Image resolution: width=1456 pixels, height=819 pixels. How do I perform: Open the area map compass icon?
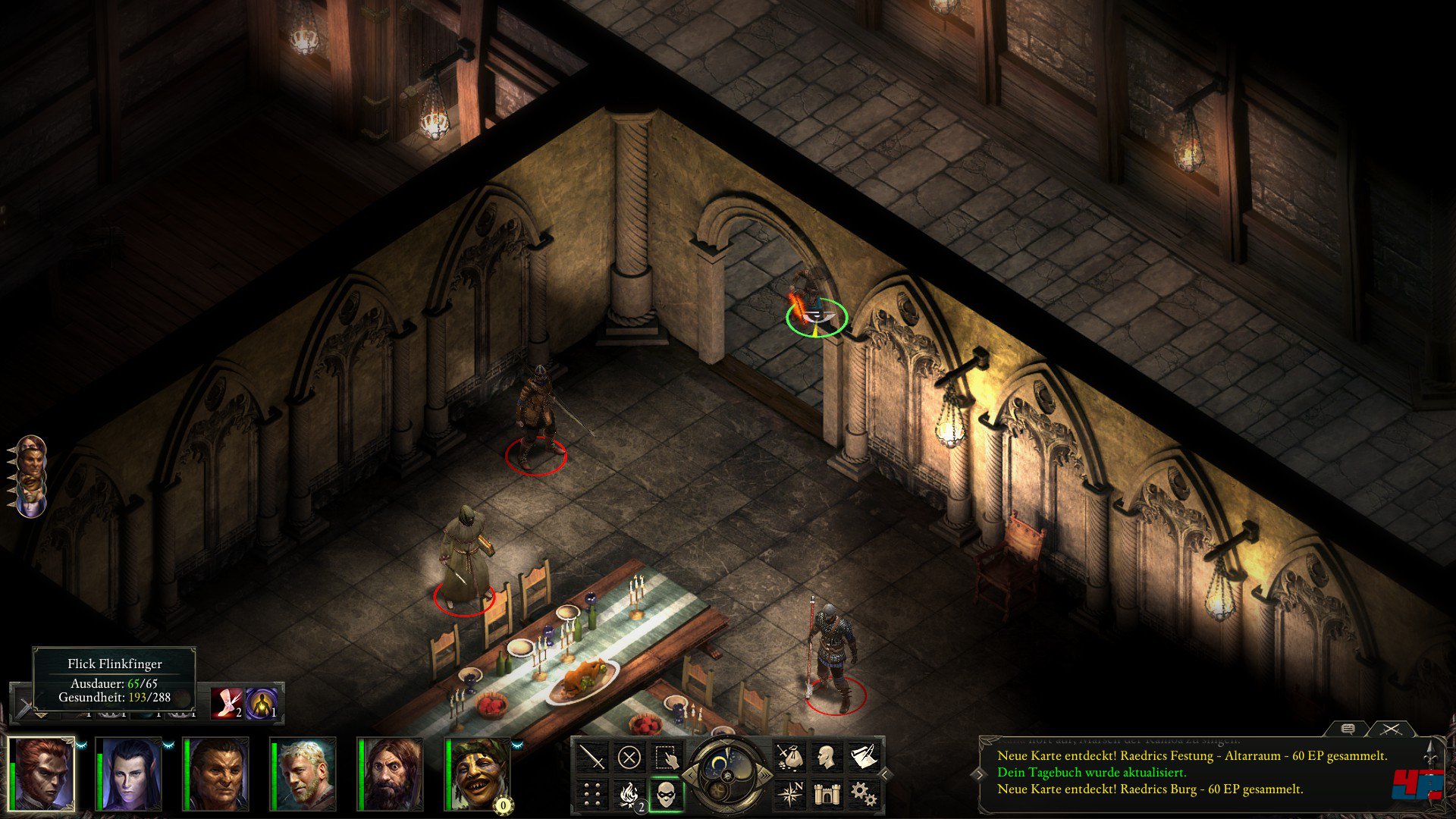coord(789,794)
